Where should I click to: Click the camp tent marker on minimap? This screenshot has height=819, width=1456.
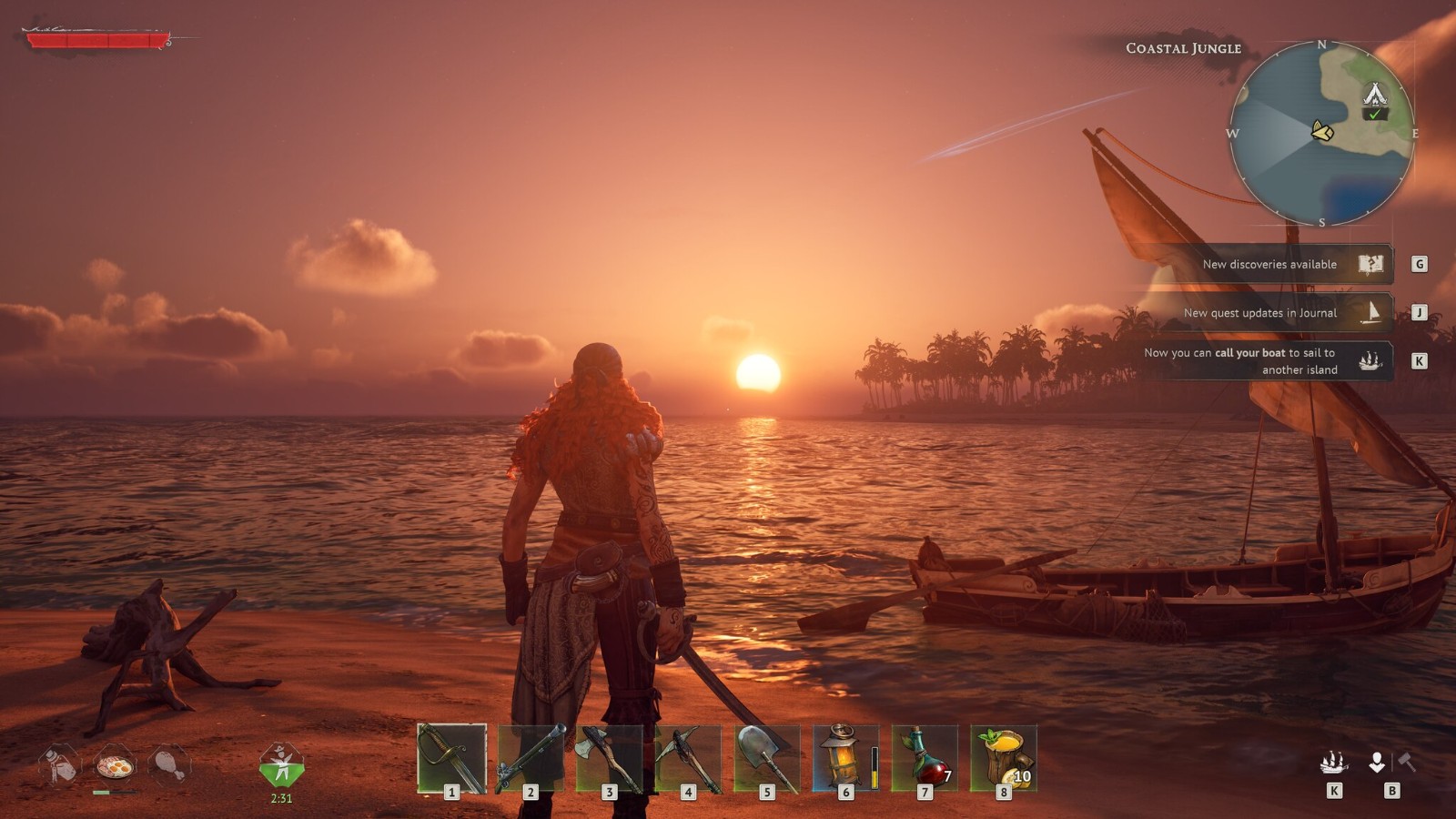click(x=1374, y=94)
